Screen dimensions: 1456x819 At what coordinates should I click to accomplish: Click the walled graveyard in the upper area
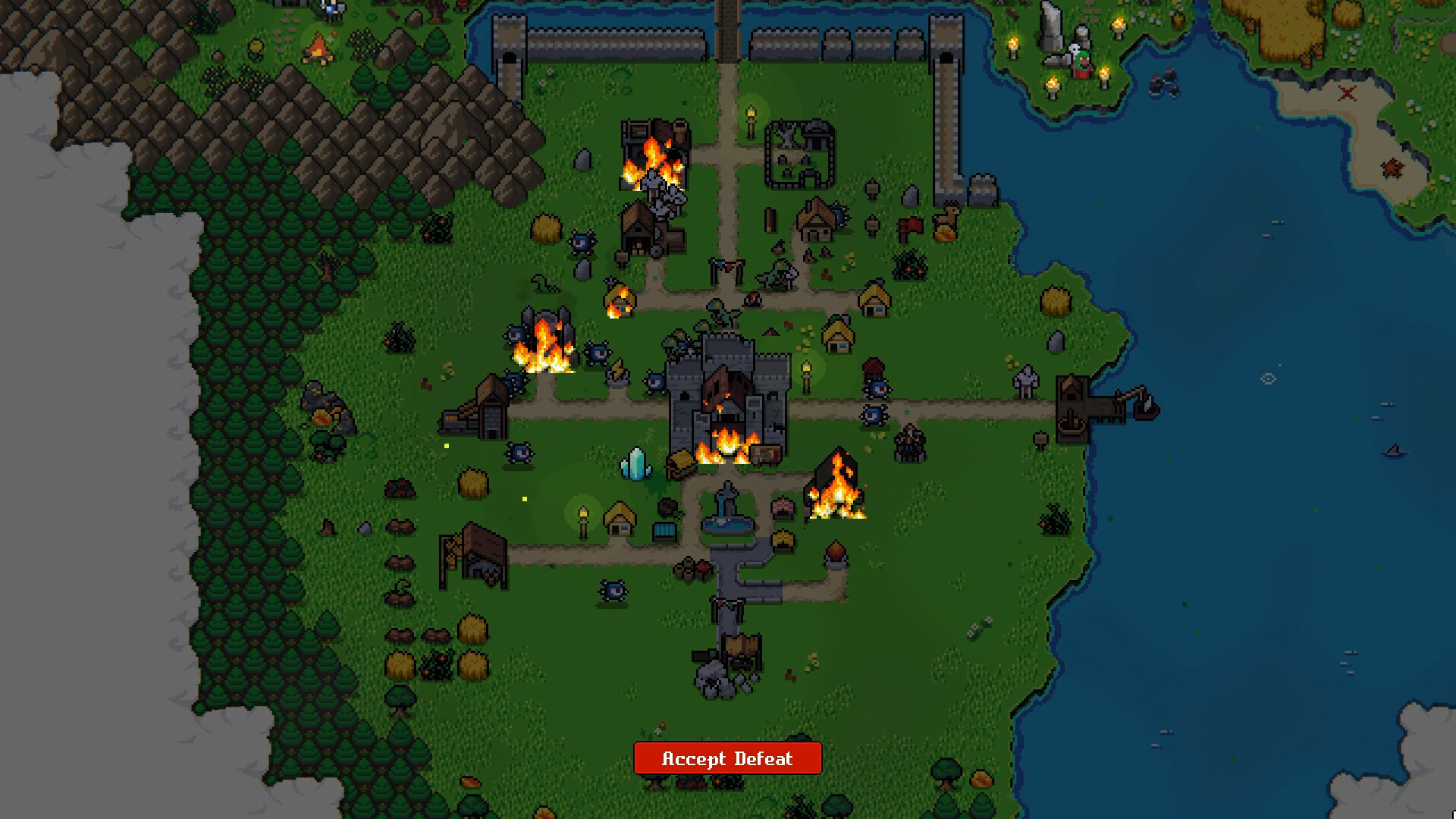pos(800,152)
